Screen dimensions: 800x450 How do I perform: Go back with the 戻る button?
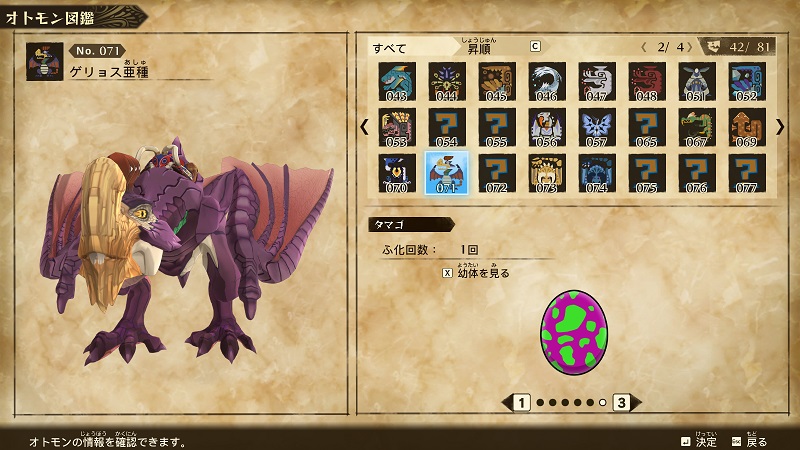[750, 440]
